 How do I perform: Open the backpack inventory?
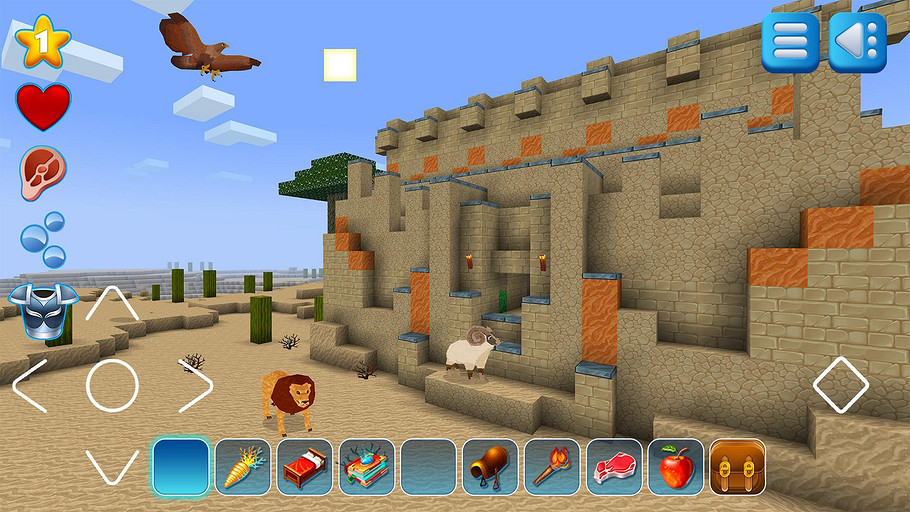pos(737,466)
